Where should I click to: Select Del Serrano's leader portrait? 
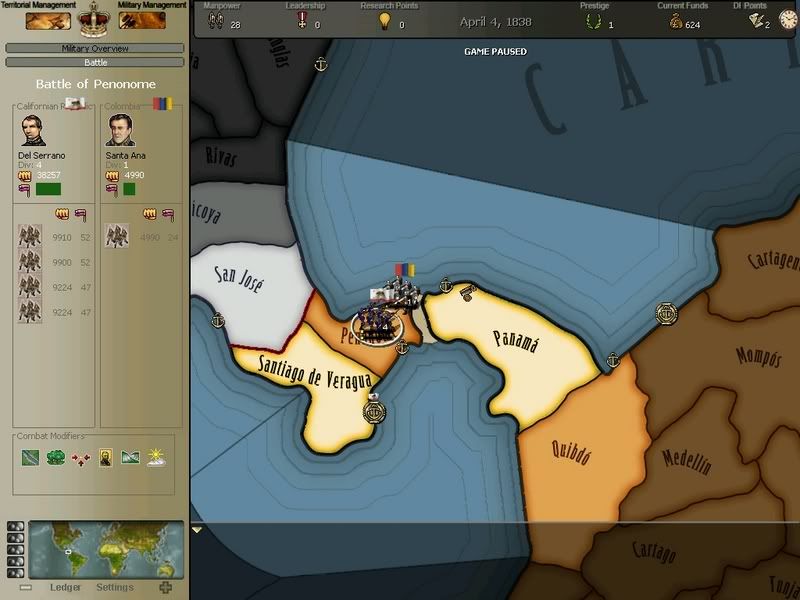point(33,131)
